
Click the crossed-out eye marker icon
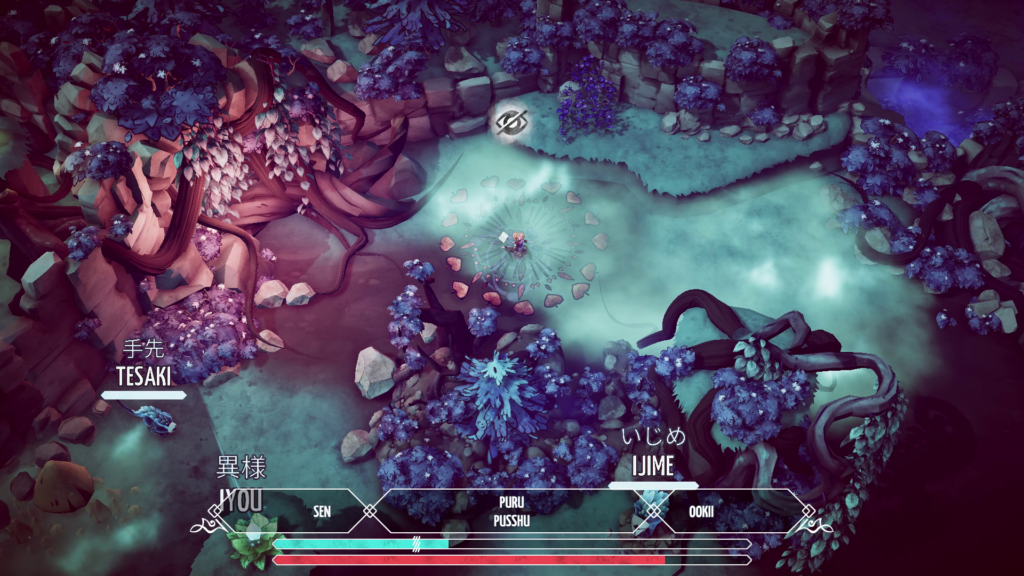tap(512, 122)
